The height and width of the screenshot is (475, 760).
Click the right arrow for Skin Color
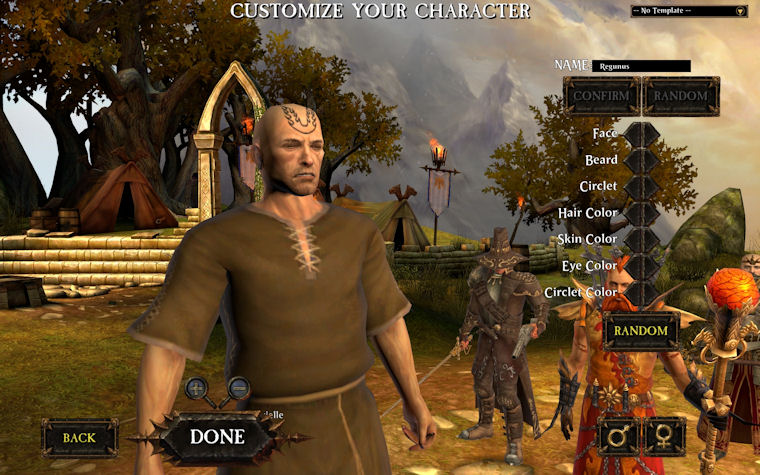tap(651, 239)
